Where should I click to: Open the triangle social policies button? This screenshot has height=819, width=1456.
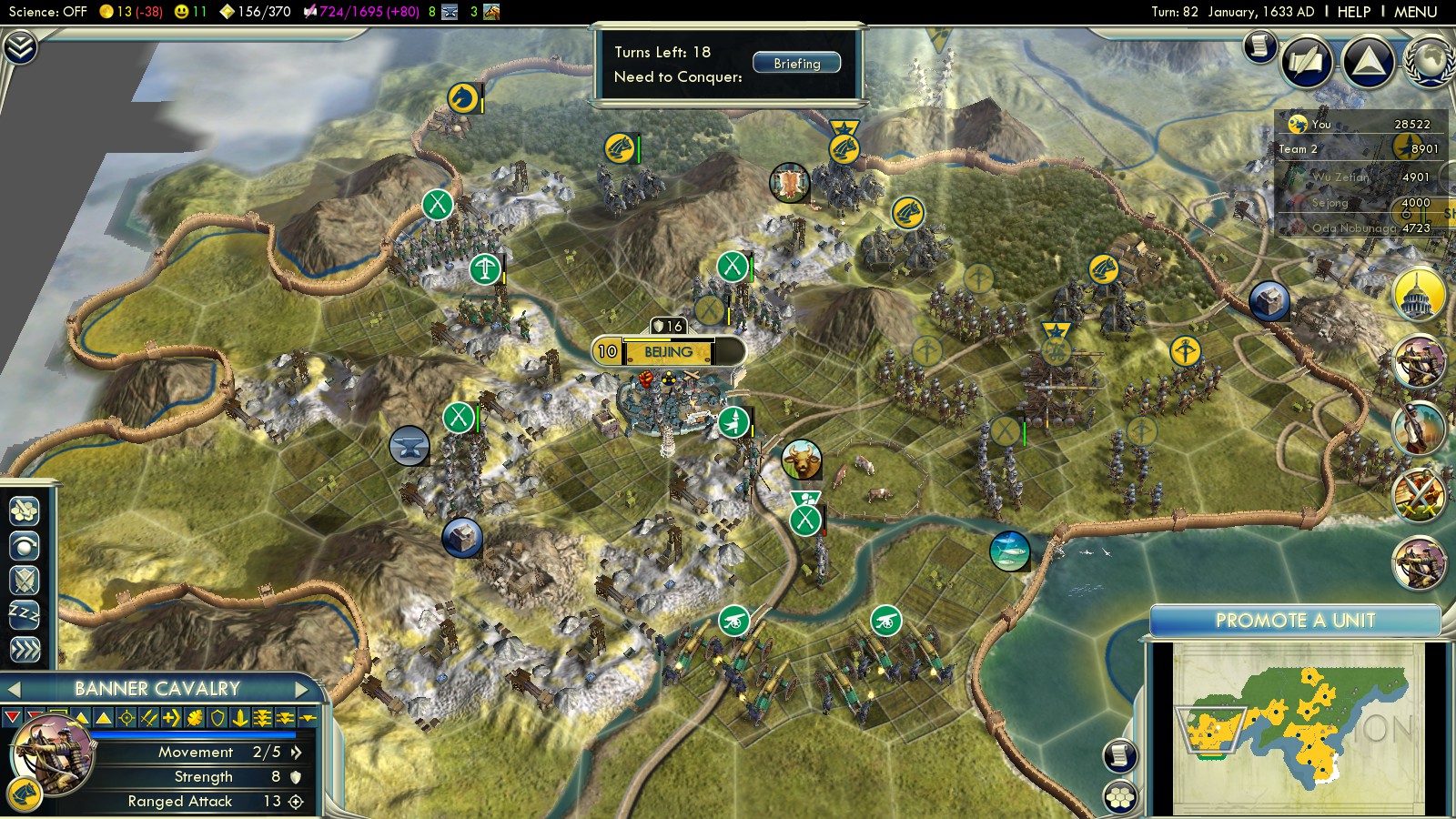(1368, 62)
